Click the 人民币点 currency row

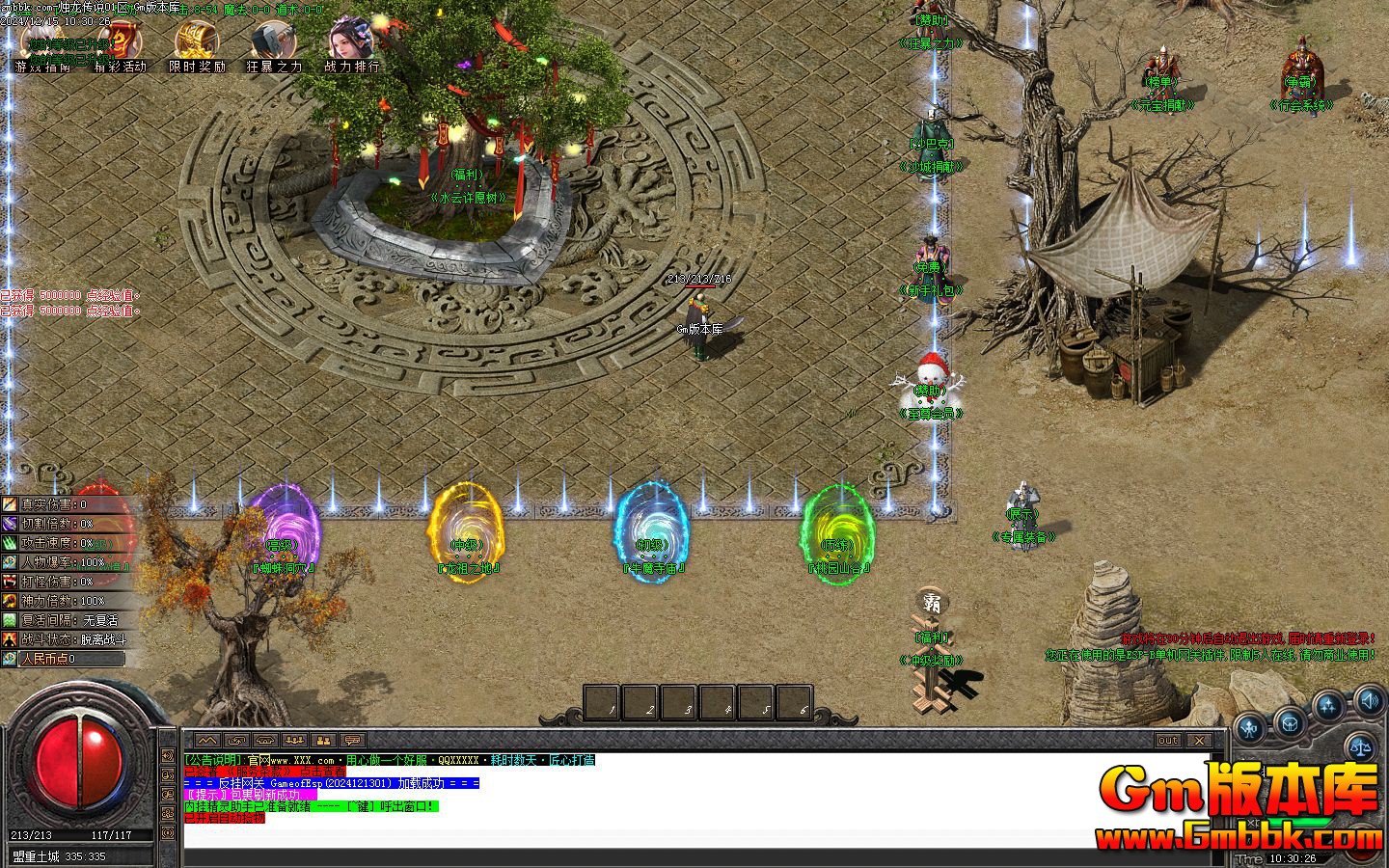pos(64,659)
